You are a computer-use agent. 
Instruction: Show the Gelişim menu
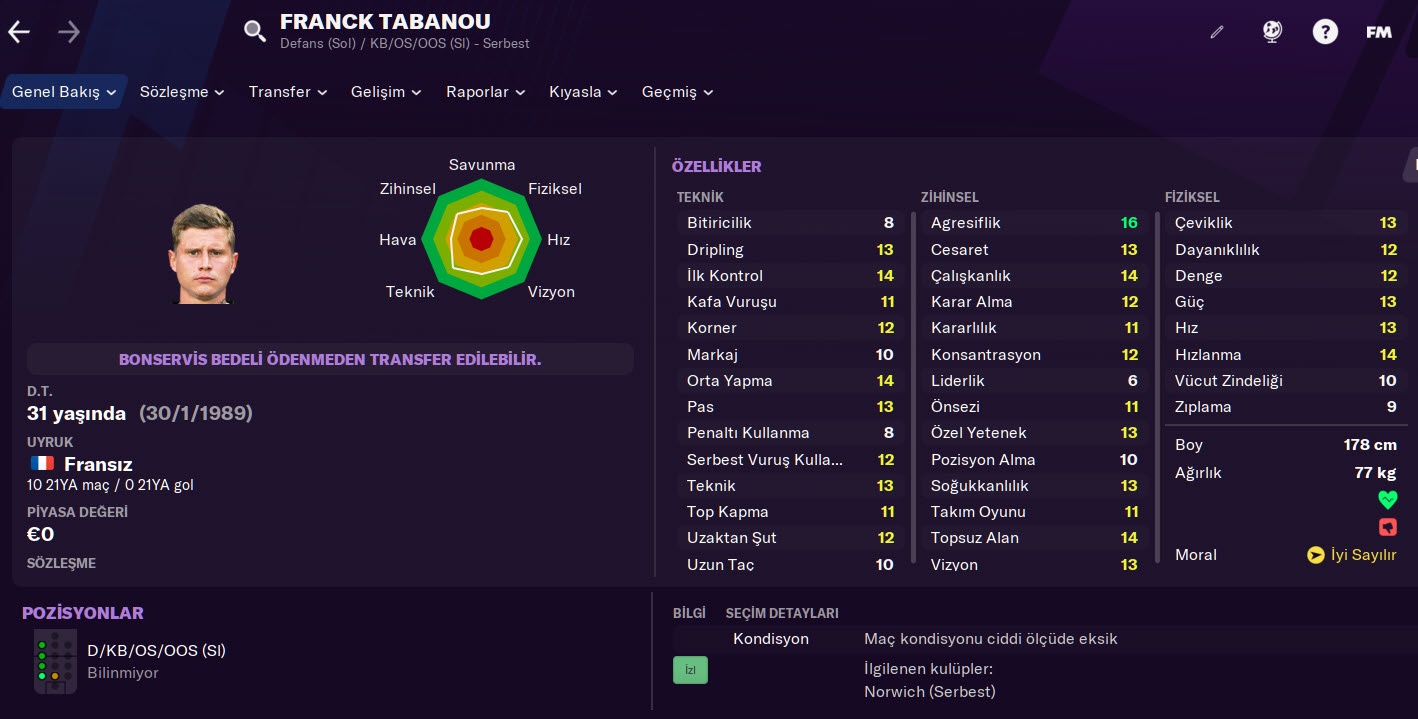386,92
